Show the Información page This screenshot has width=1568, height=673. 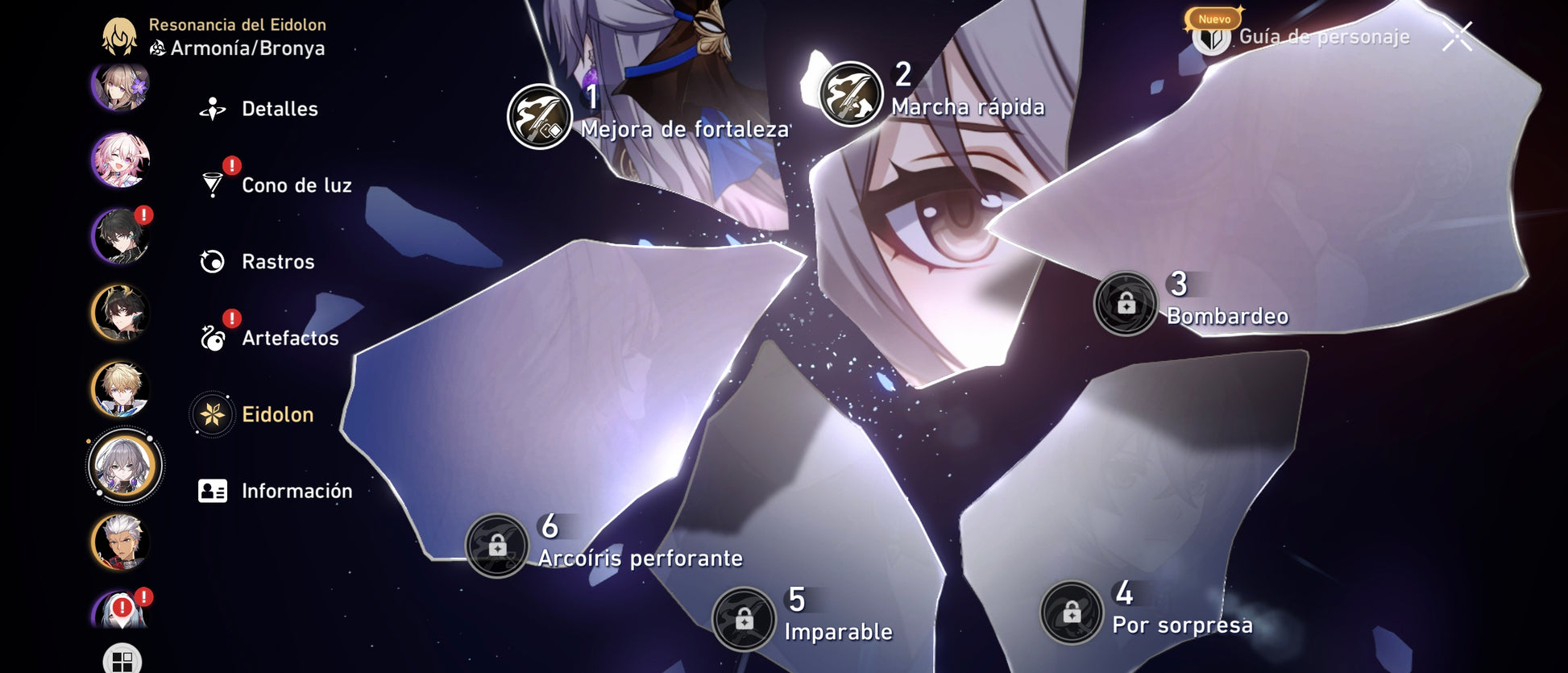295,491
